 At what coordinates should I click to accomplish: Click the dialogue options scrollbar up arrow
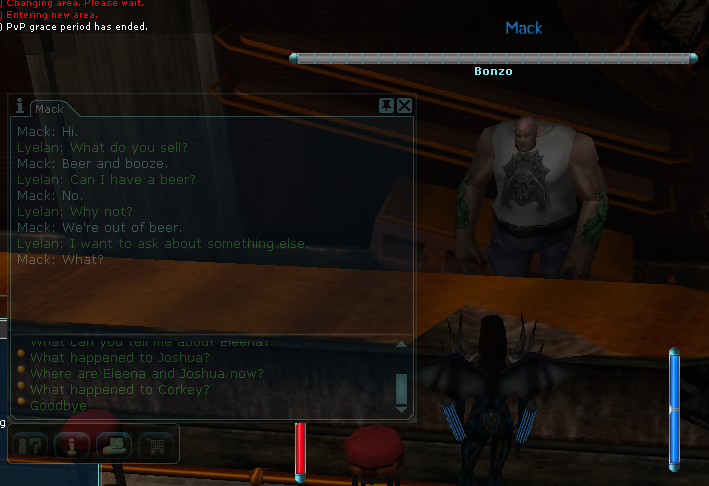tap(401, 344)
